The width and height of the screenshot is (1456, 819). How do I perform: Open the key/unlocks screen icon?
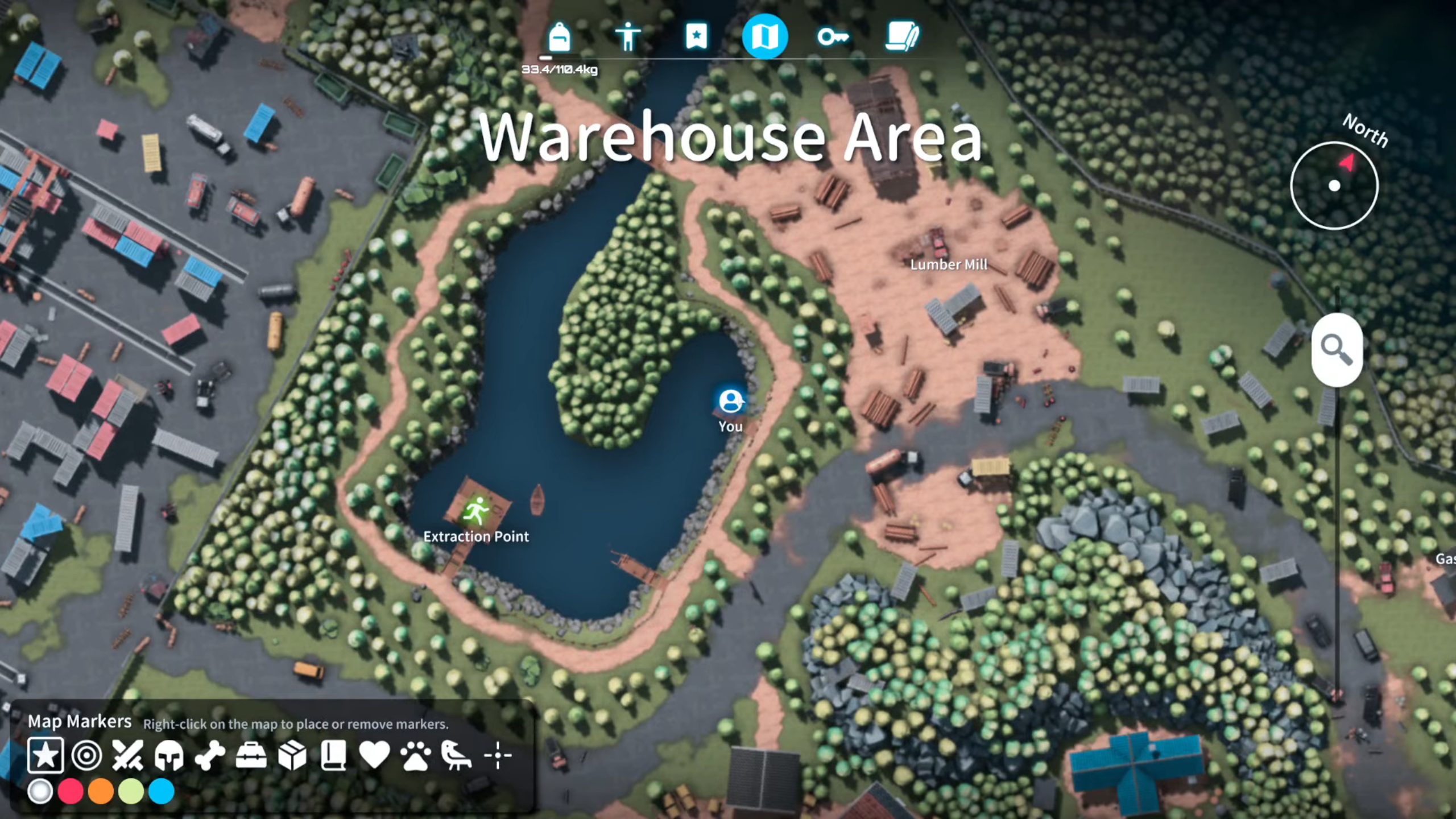point(834,36)
